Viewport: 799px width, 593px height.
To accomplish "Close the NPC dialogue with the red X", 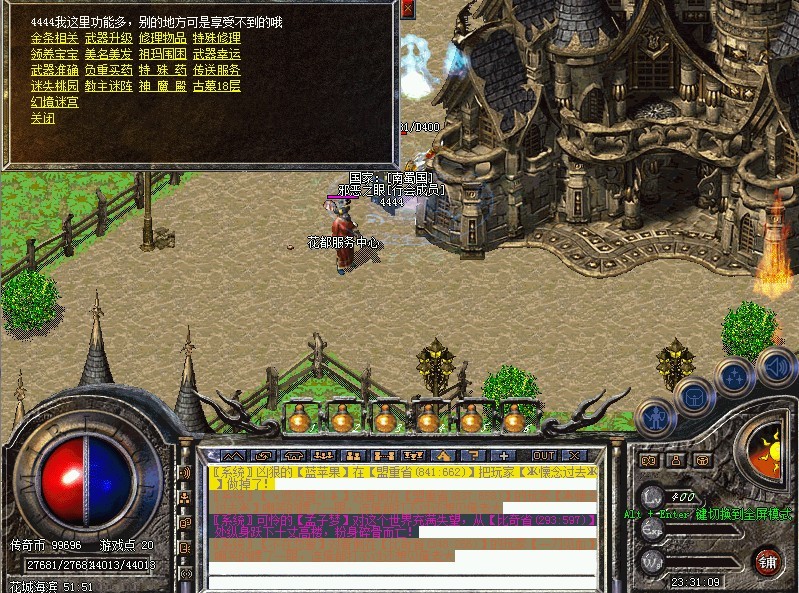I will (407, 9).
